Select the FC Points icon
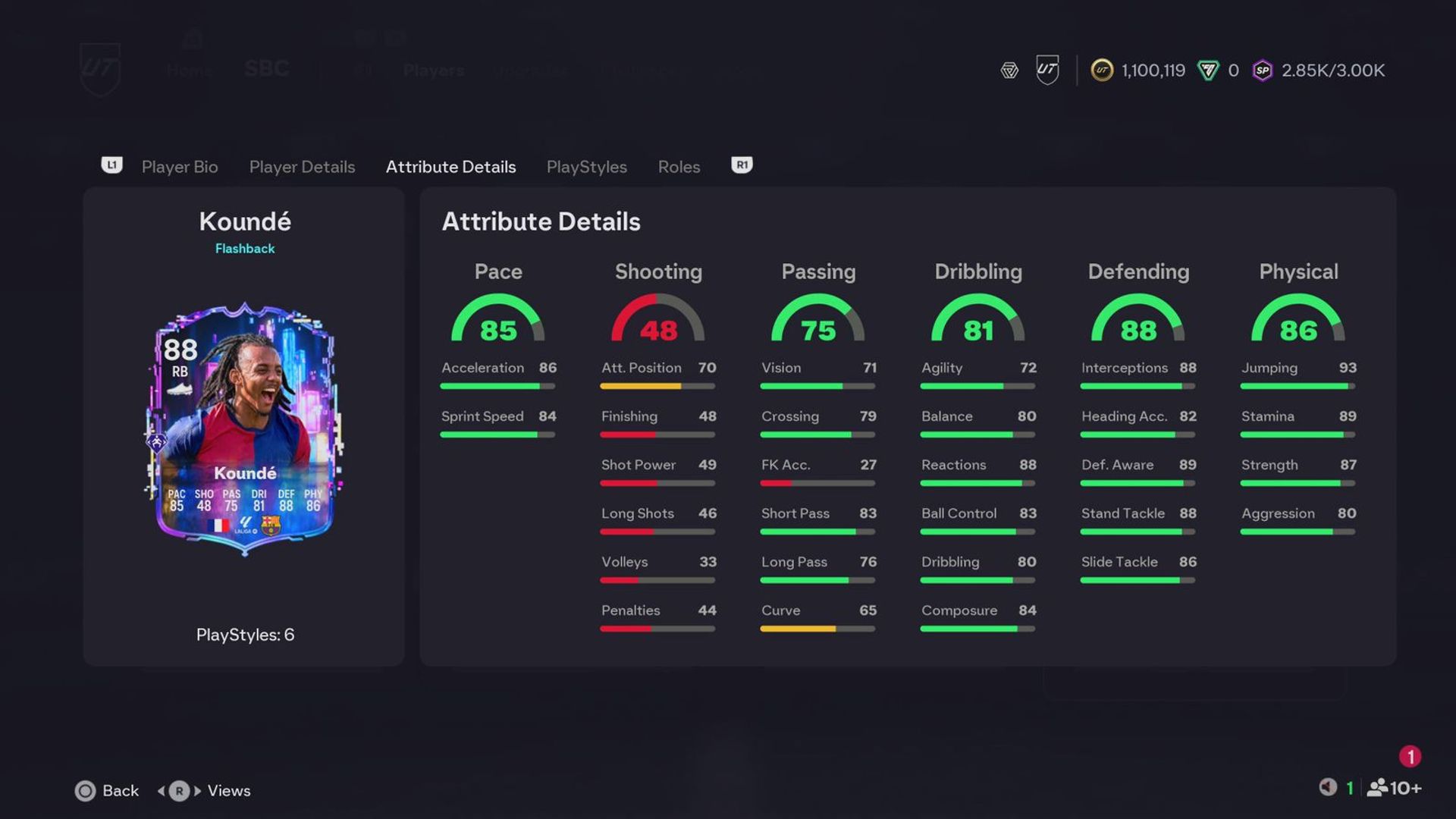The width and height of the screenshot is (1456, 819). [x=1207, y=70]
